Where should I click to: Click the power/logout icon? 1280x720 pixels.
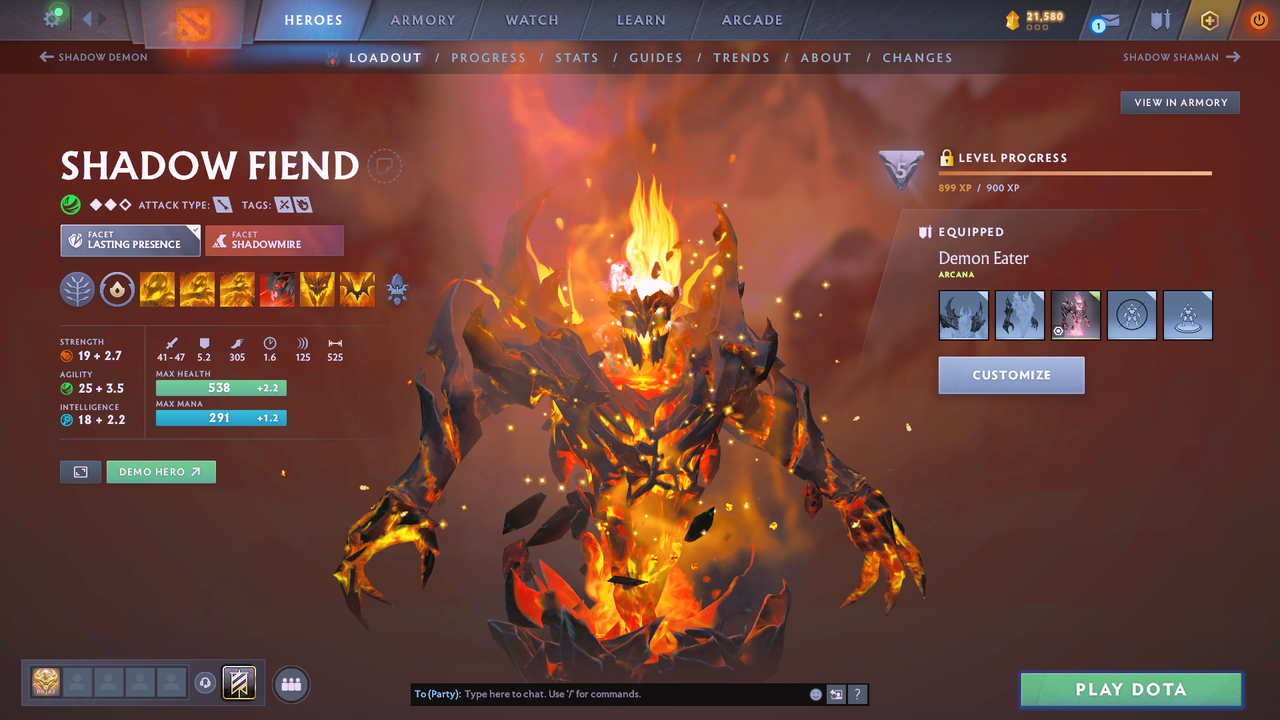(1258, 19)
